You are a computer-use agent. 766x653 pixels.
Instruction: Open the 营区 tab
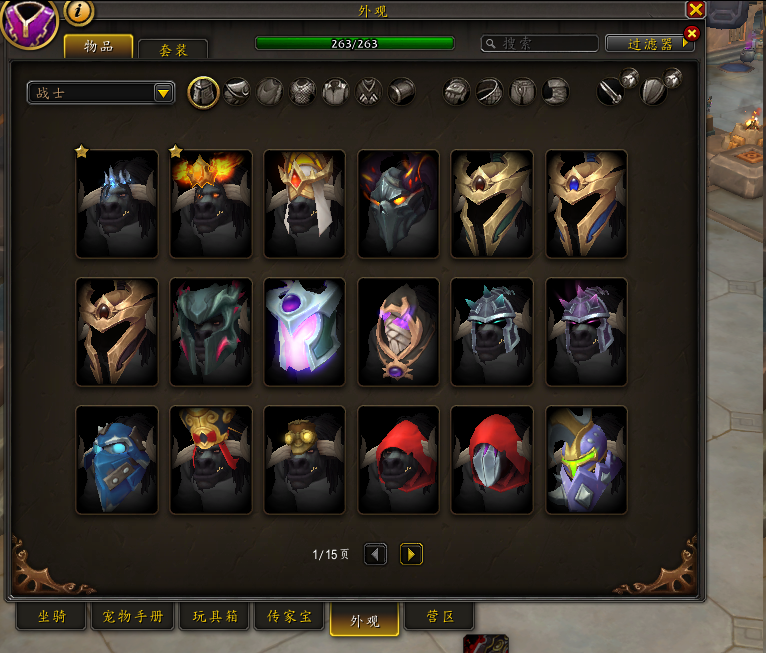439,617
